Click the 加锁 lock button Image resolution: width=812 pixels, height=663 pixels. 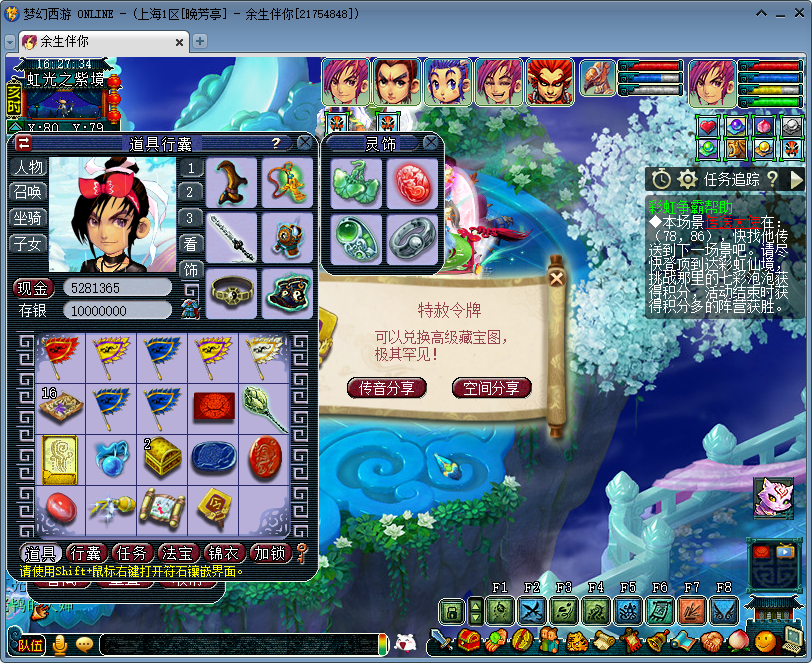coord(268,553)
